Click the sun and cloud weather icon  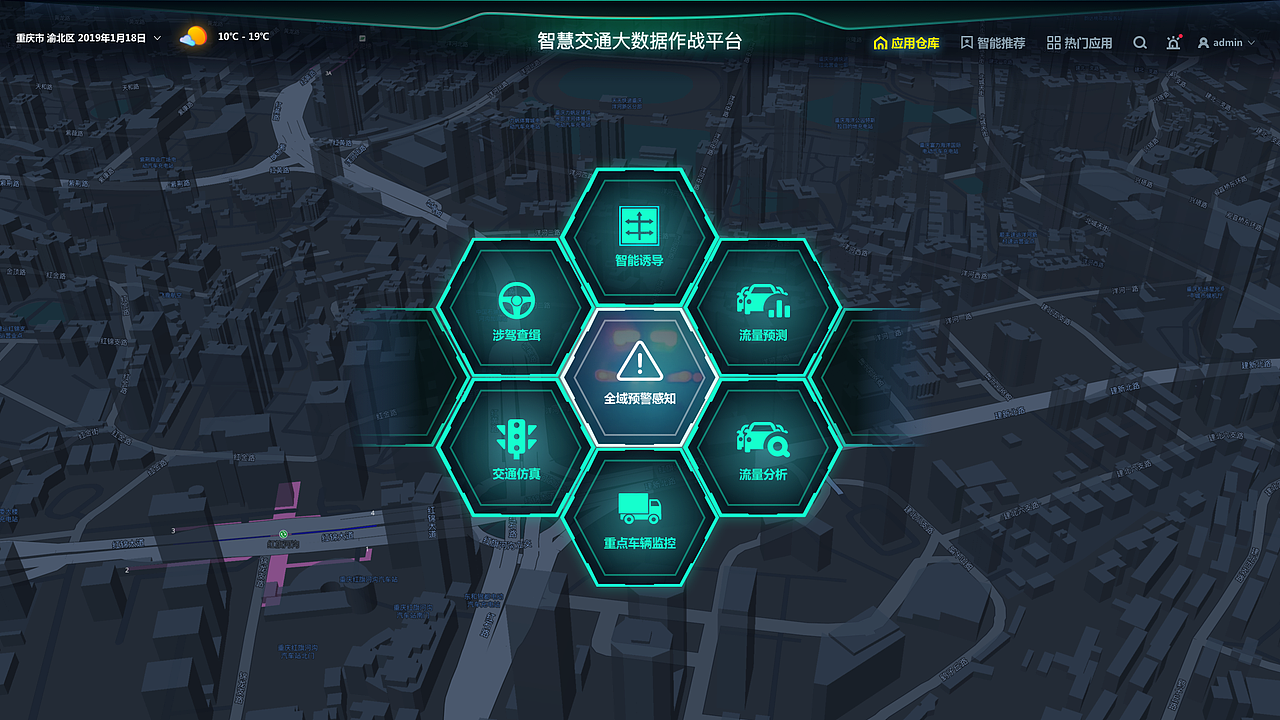(193, 35)
